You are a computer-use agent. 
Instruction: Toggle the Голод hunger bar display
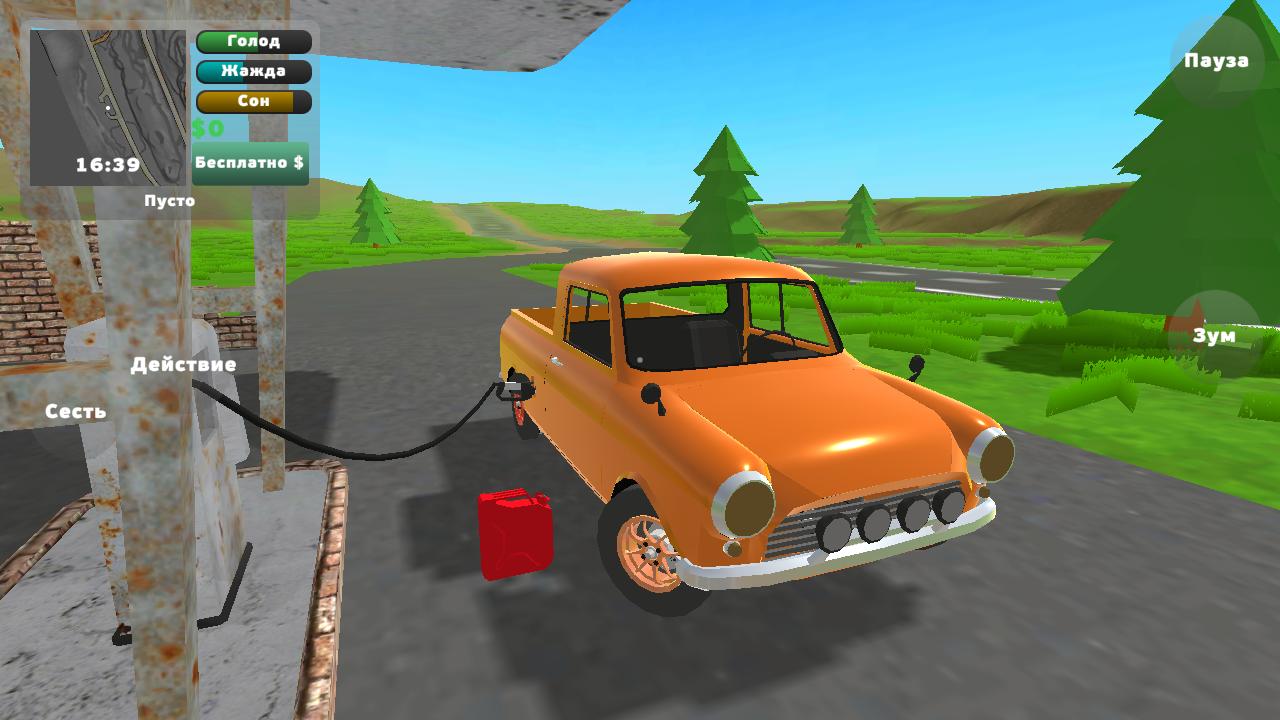click(253, 41)
